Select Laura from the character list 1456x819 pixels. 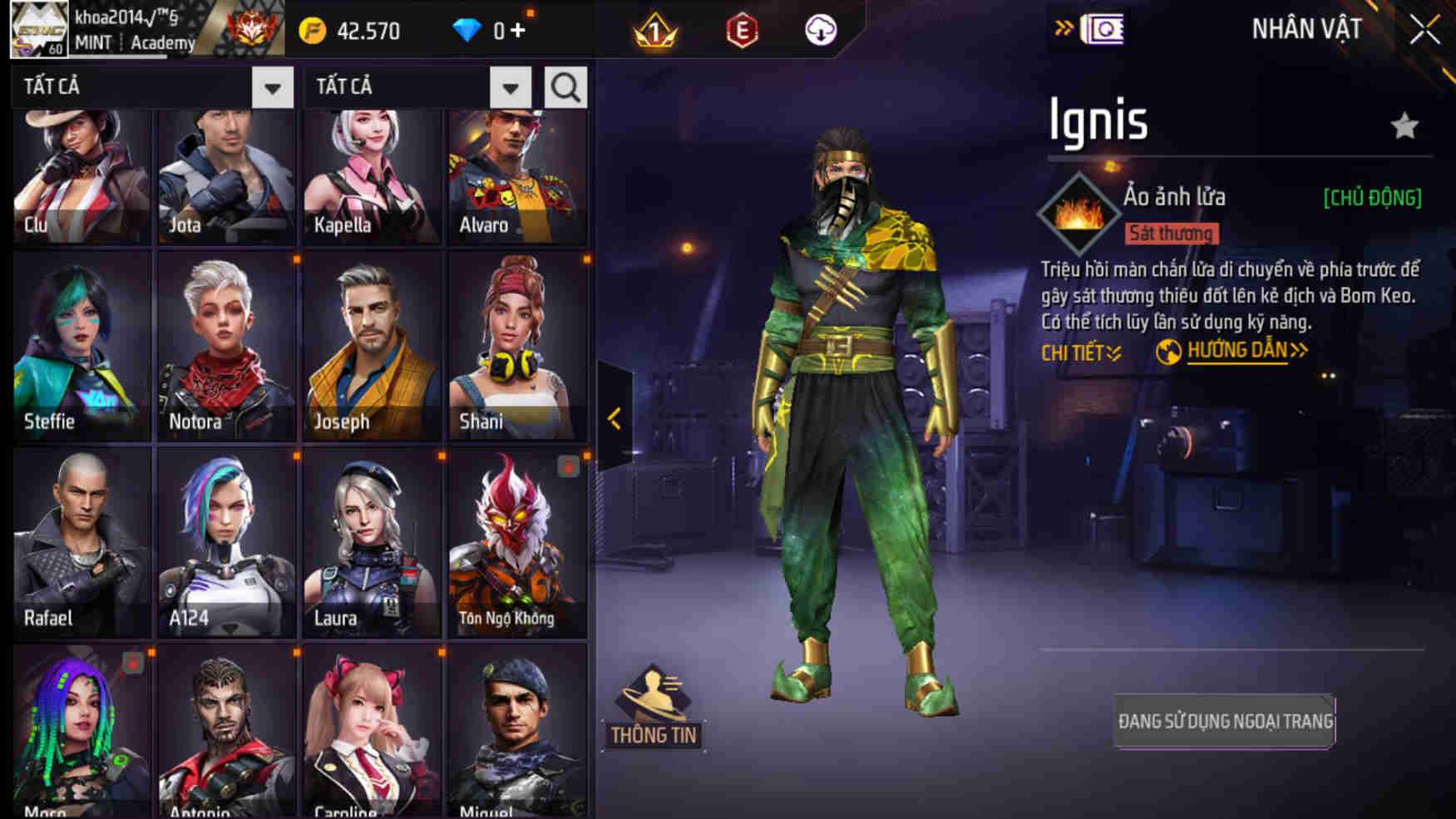[372, 542]
